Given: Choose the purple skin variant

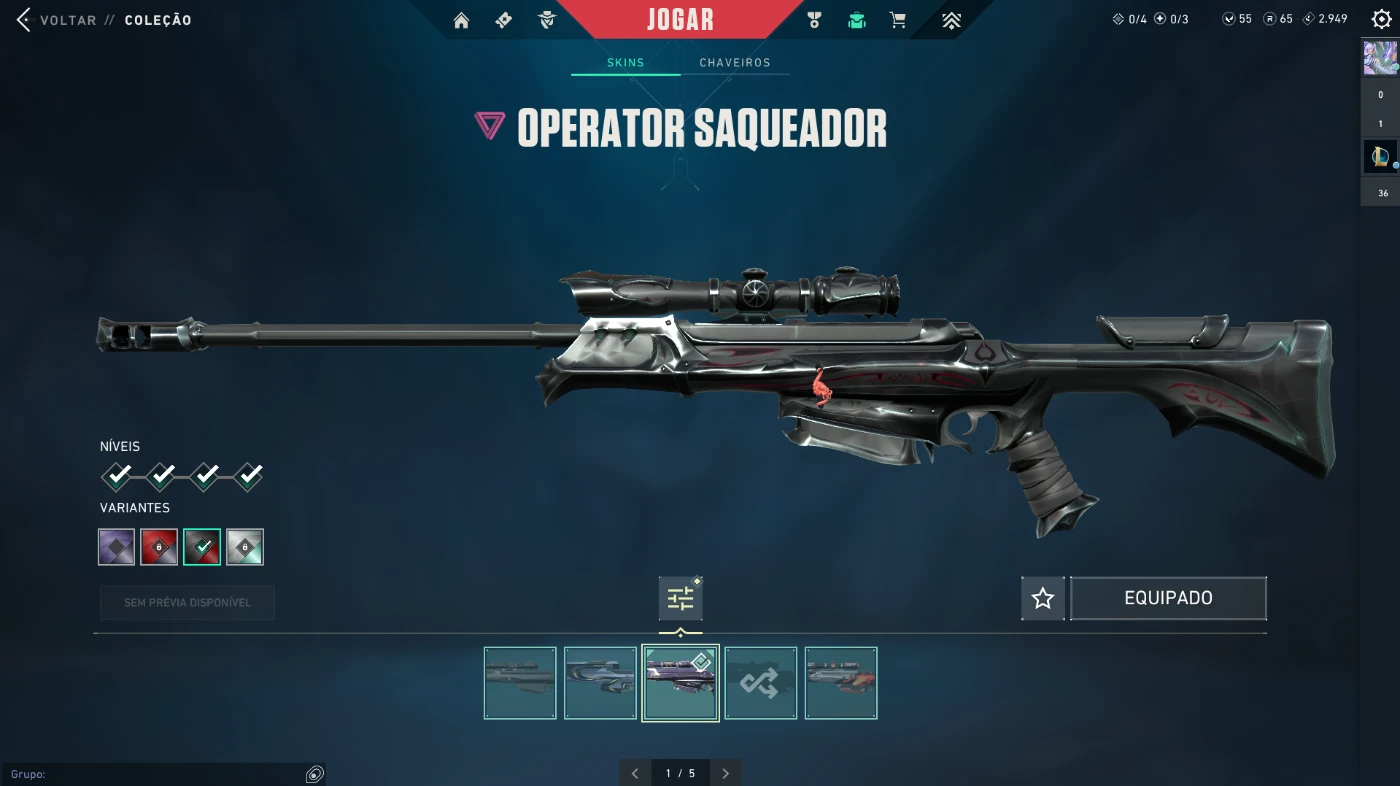Looking at the screenshot, I should [x=117, y=547].
